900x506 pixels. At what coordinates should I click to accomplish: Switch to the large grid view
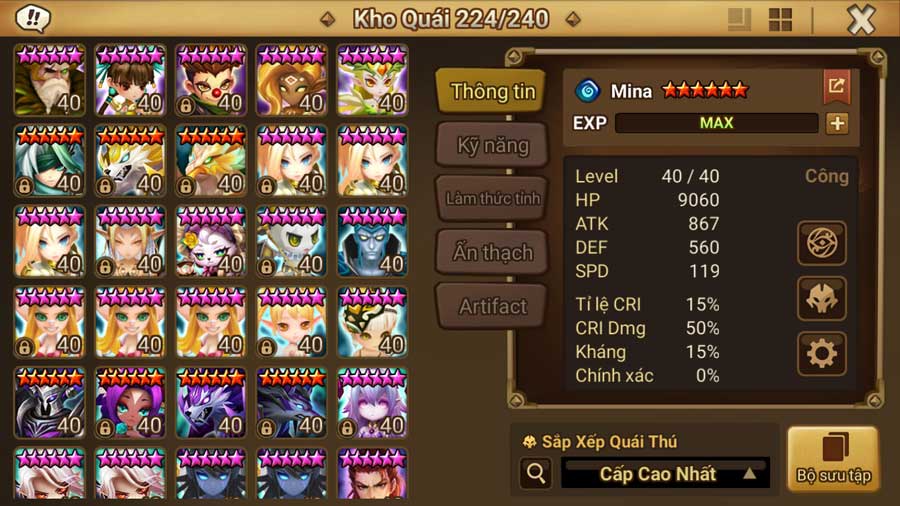click(739, 20)
